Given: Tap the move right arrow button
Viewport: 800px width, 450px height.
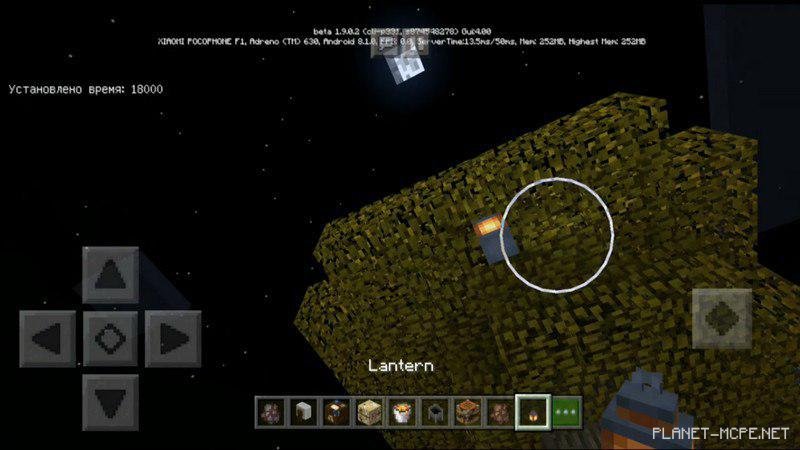Looking at the screenshot, I should click(x=173, y=340).
